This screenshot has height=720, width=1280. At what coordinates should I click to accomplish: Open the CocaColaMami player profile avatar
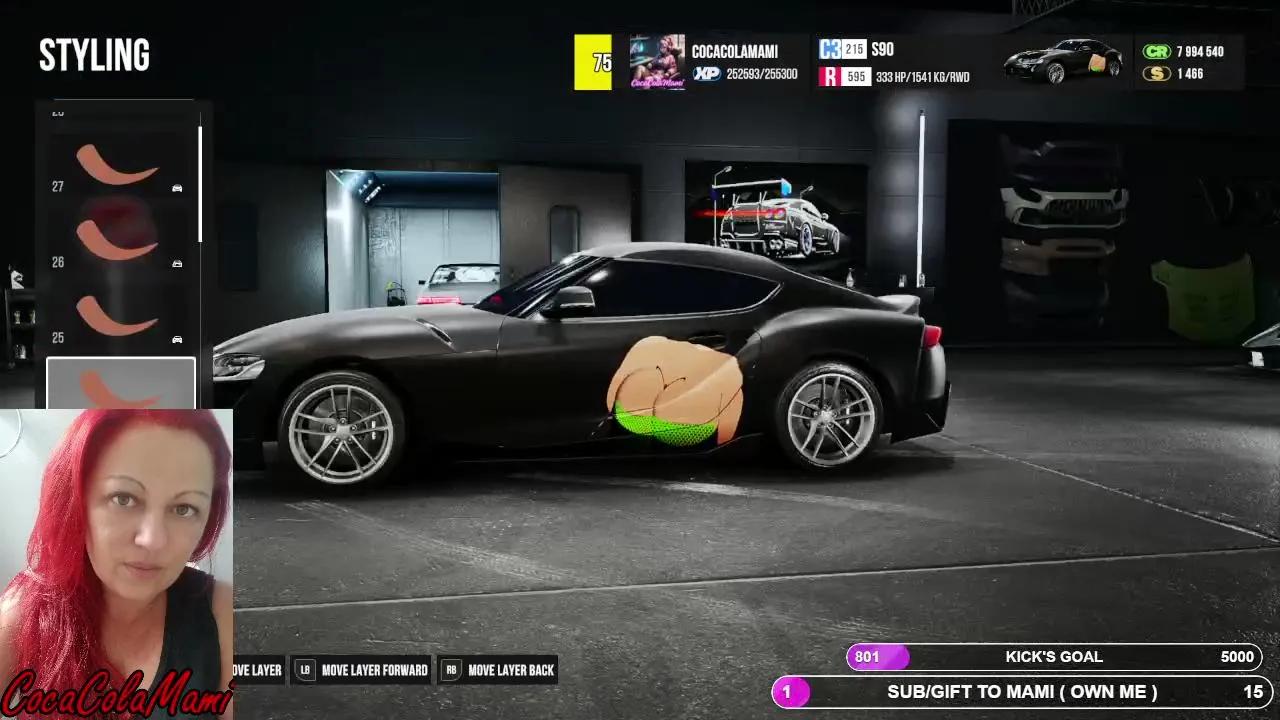click(657, 62)
